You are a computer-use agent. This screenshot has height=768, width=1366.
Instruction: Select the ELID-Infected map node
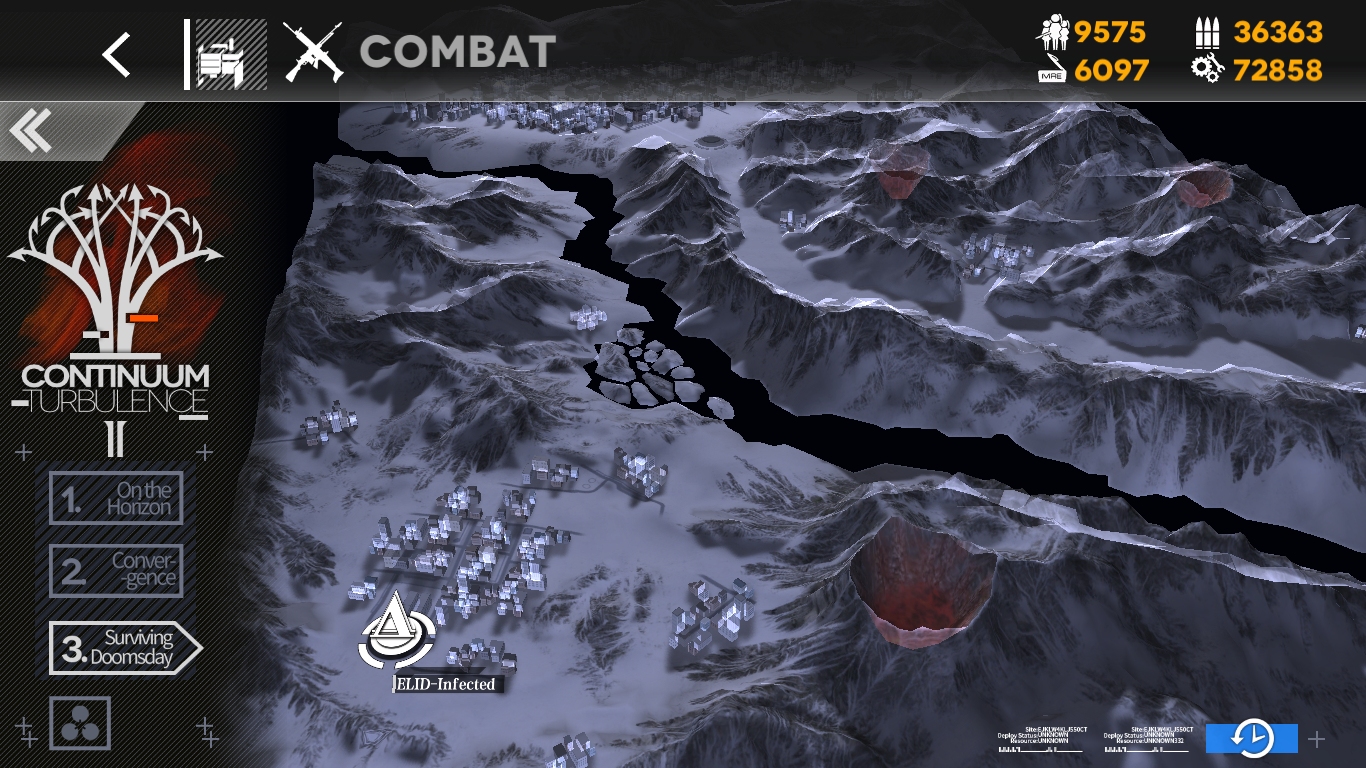click(397, 636)
